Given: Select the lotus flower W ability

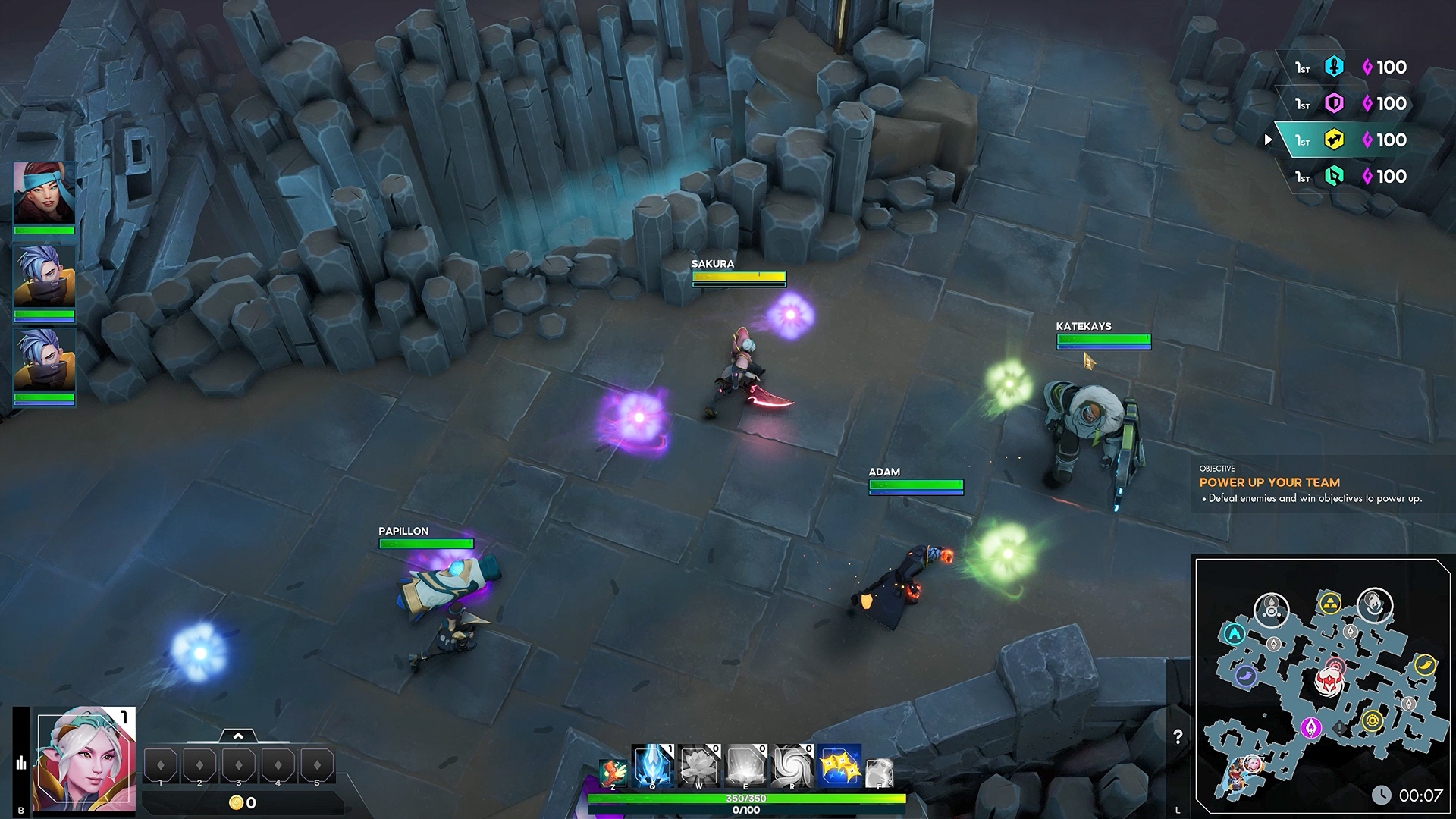Looking at the screenshot, I should pyautogui.click(x=698, y=764).
